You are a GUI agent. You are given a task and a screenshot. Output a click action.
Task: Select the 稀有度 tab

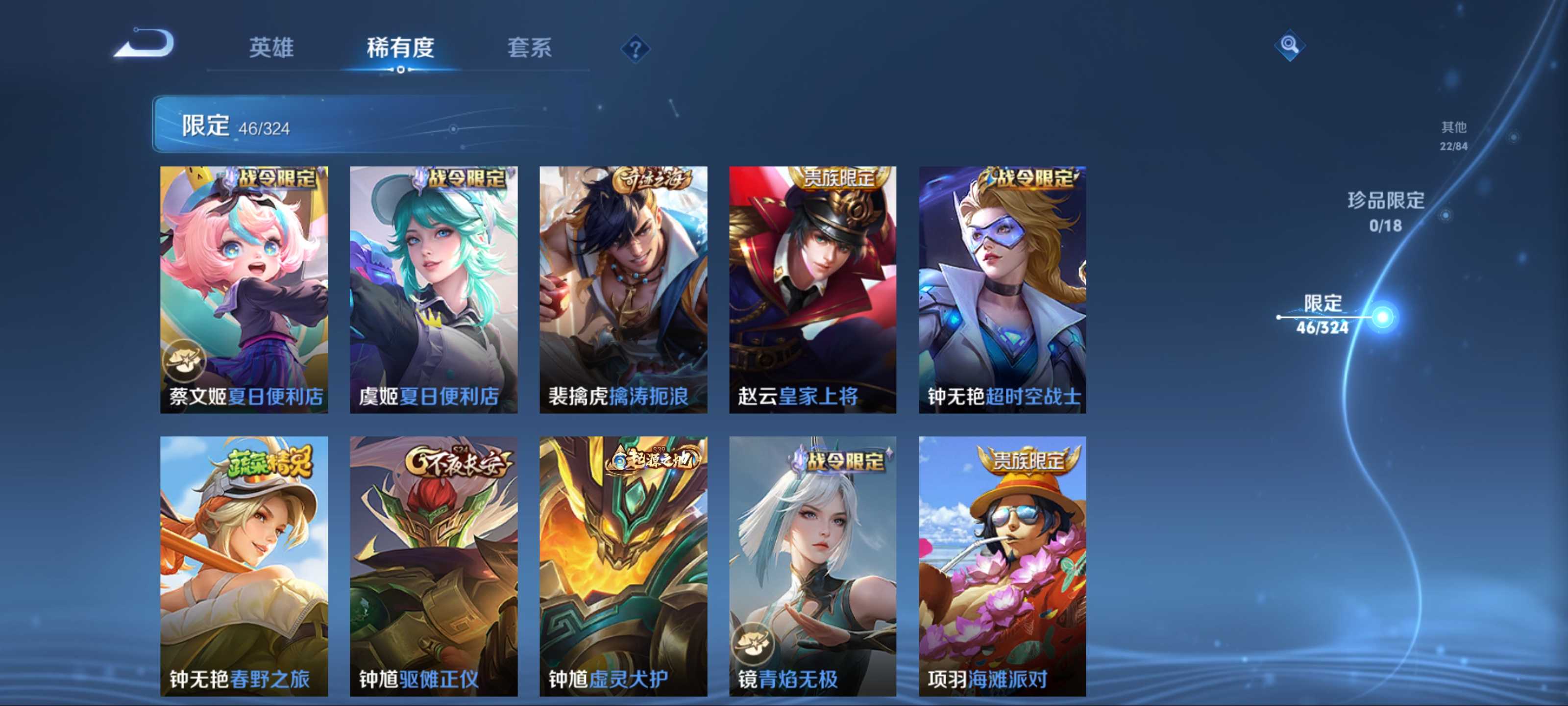click(400, 47)
